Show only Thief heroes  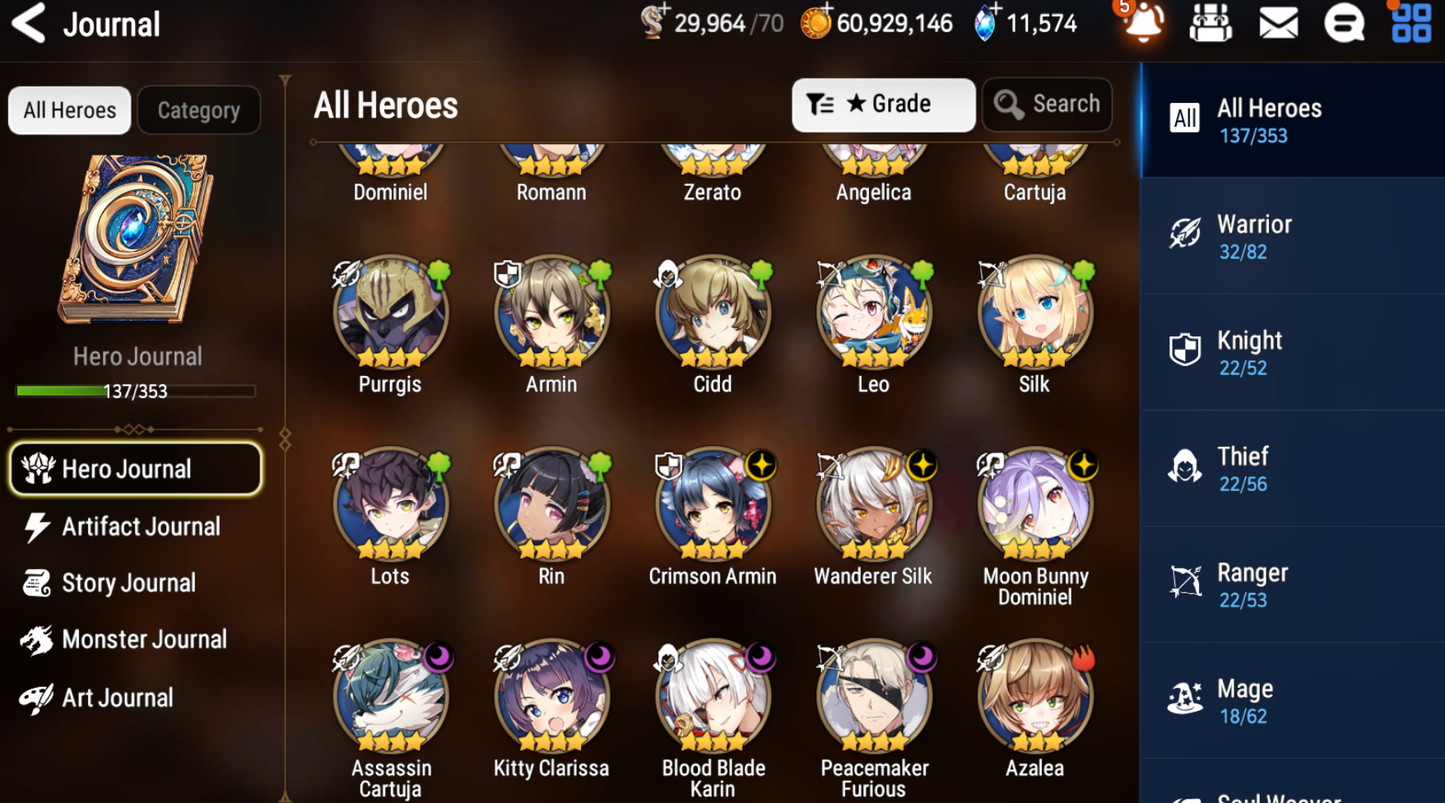pos(1290,469)
